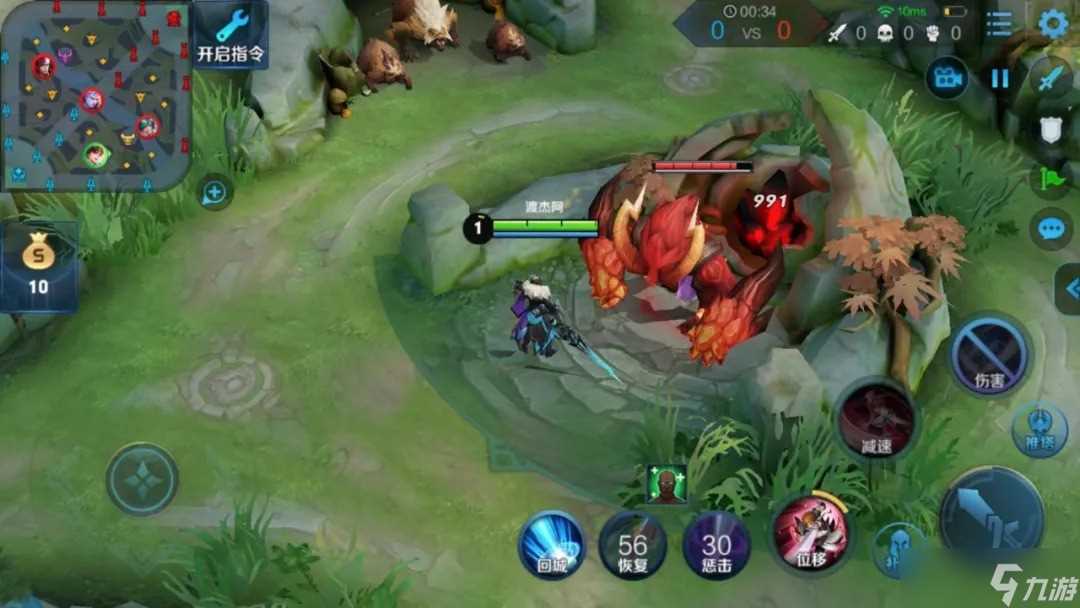Image resolution: width=1080 pixels, height=608 pixels.
Task: Tap the locked 伤害 ultimate skill
Action: [x=989, y=354]
